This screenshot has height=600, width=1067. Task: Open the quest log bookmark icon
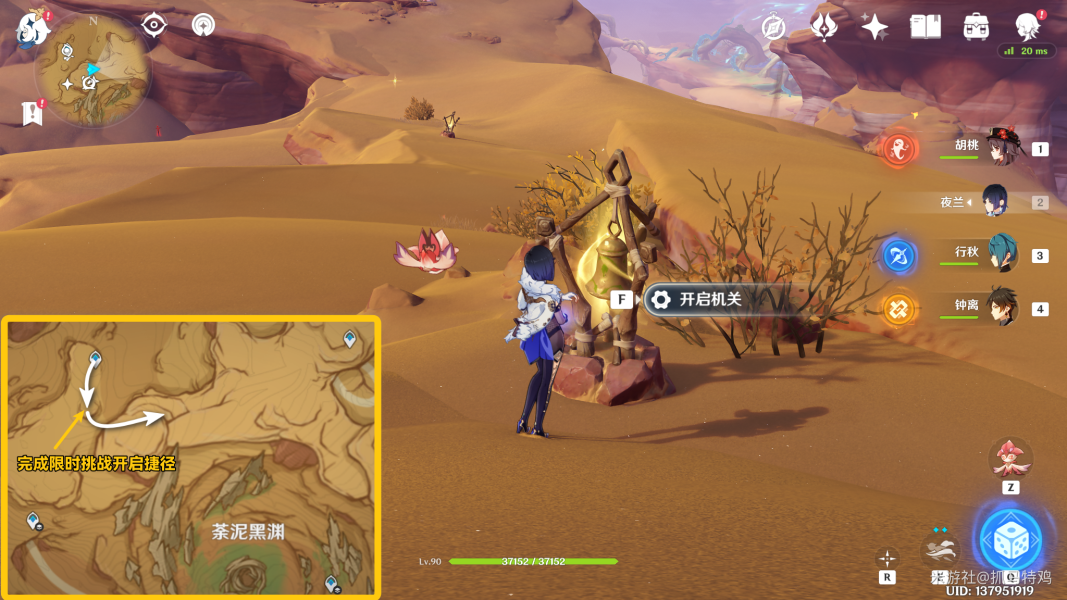(33, 113)
